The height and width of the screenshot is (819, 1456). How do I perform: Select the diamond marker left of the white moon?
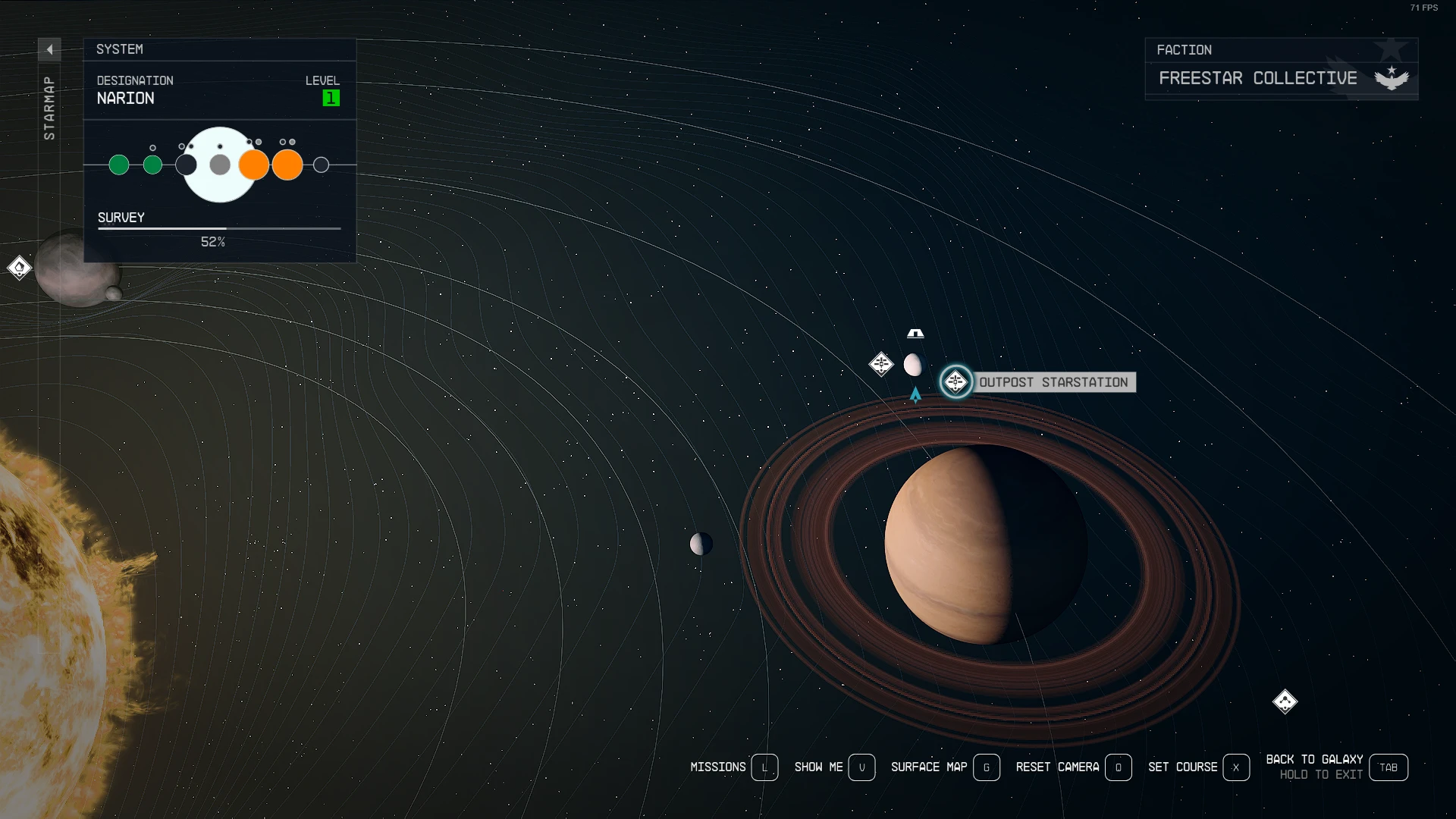click(x=881, y=364)
